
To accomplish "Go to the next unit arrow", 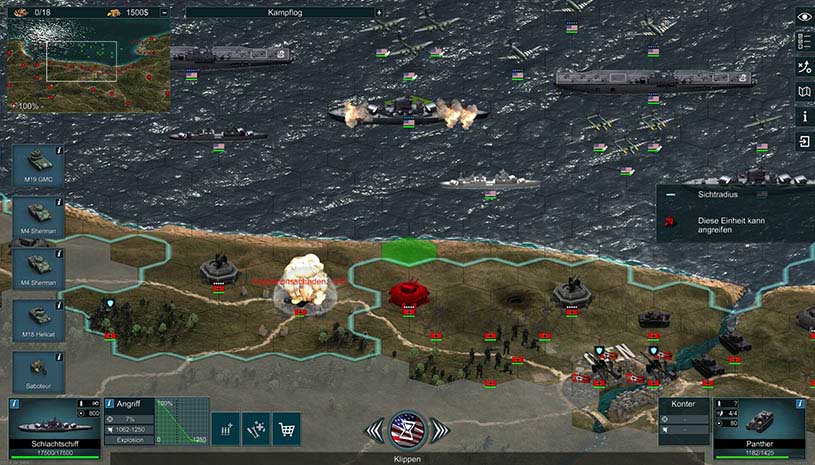I will coord(439,431).
